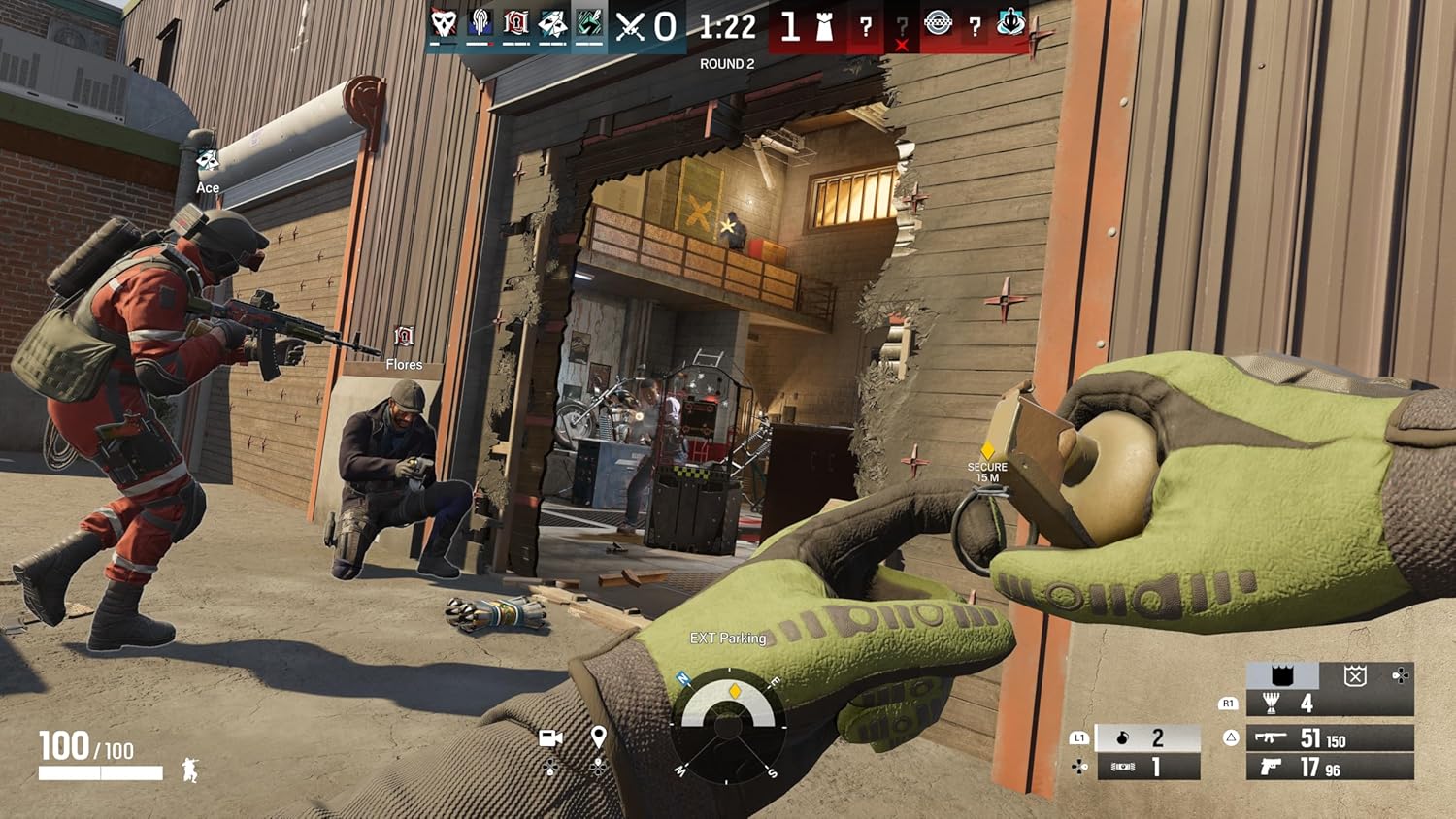
Task: Click the ping location marker icon
Action: click(x=598, y=737)
